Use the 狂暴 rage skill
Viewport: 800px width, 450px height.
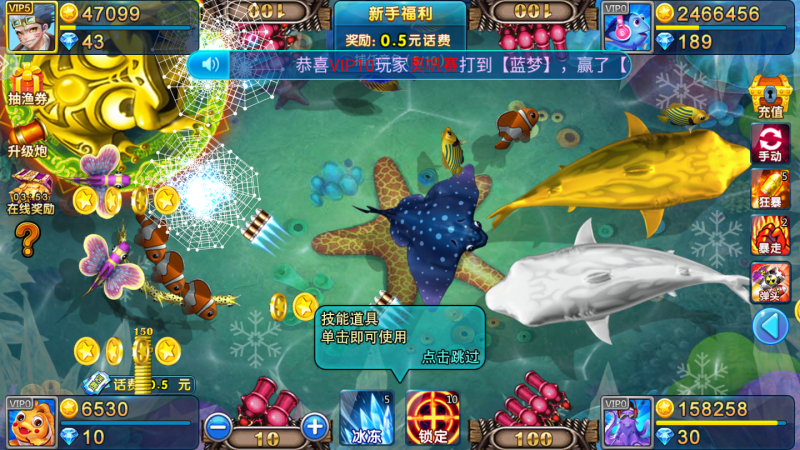click(x=770, y=189)
